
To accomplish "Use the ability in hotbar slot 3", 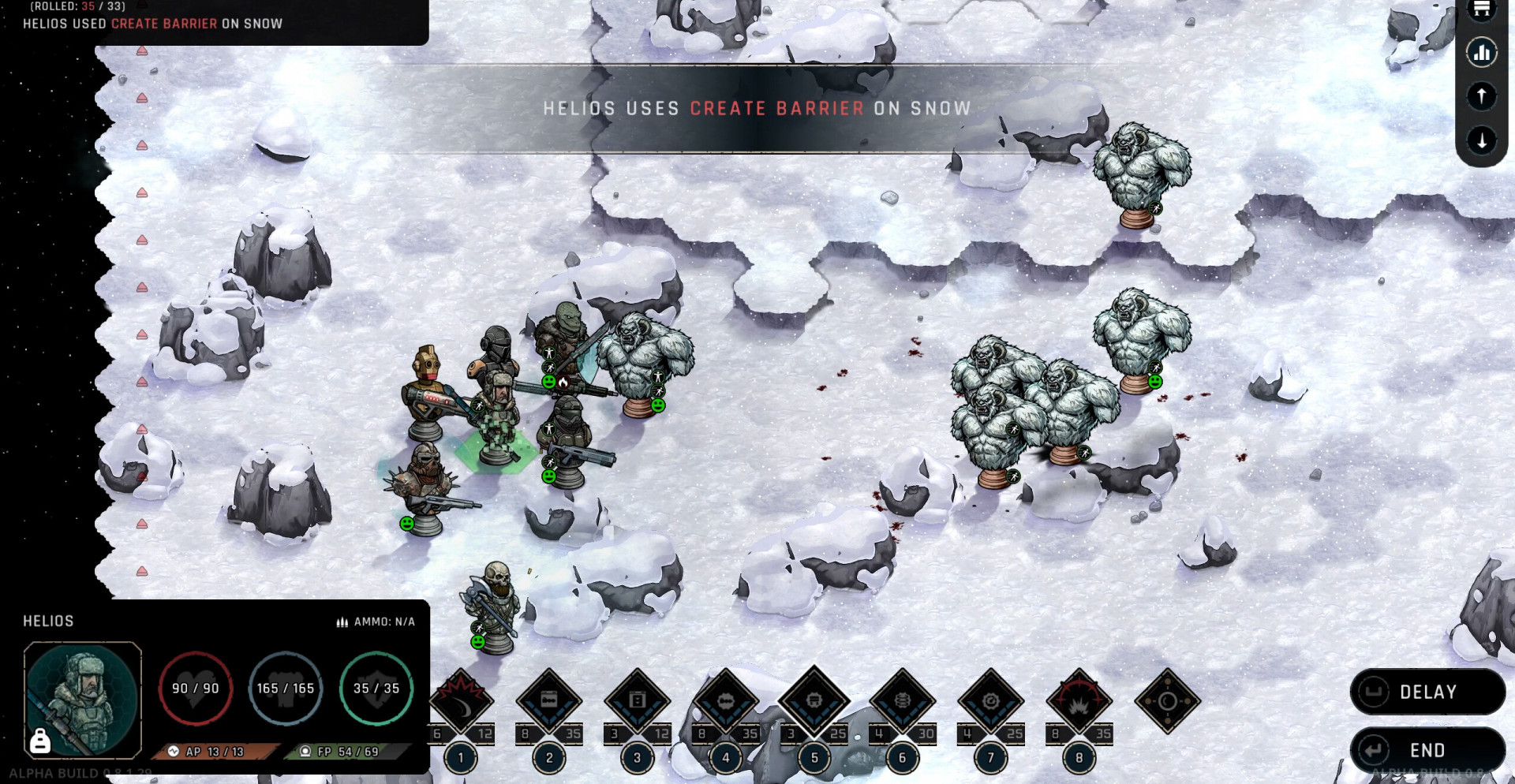I will (x=638, y=700).
